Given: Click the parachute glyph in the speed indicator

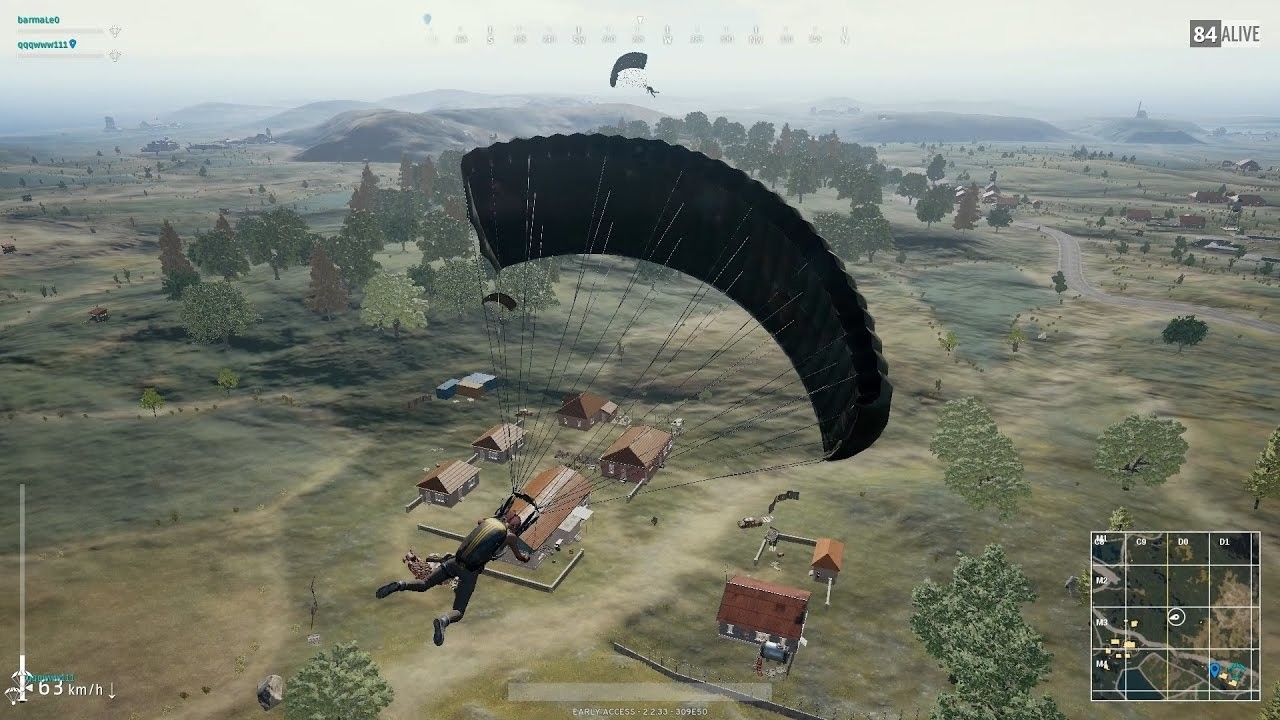Looking at the screenshot, I should tap(13, 693).
